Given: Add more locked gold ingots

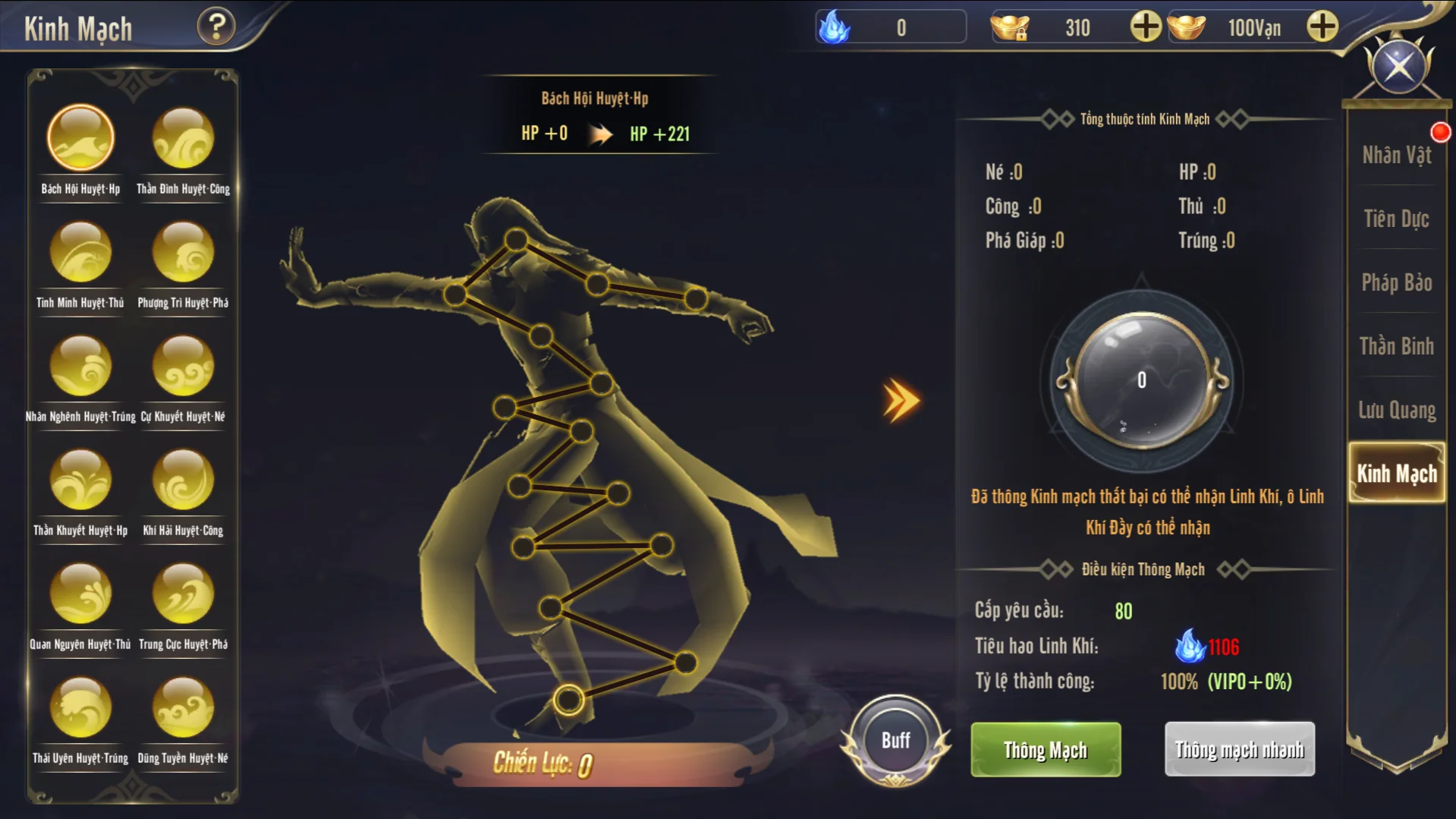Looking at the screenshot, I should pos(1145,27).
